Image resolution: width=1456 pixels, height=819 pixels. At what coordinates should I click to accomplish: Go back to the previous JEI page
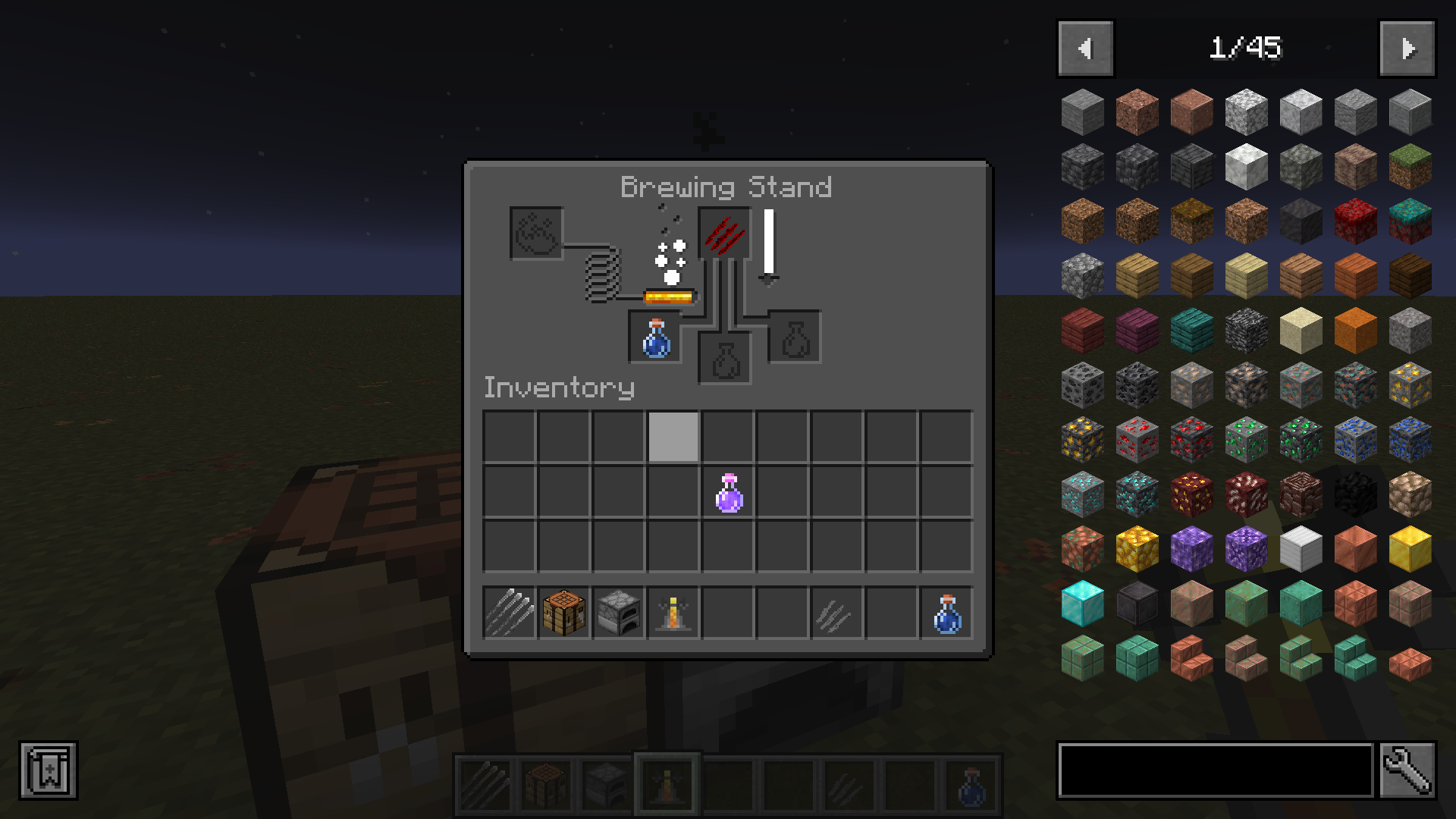tap(1084, 48)
